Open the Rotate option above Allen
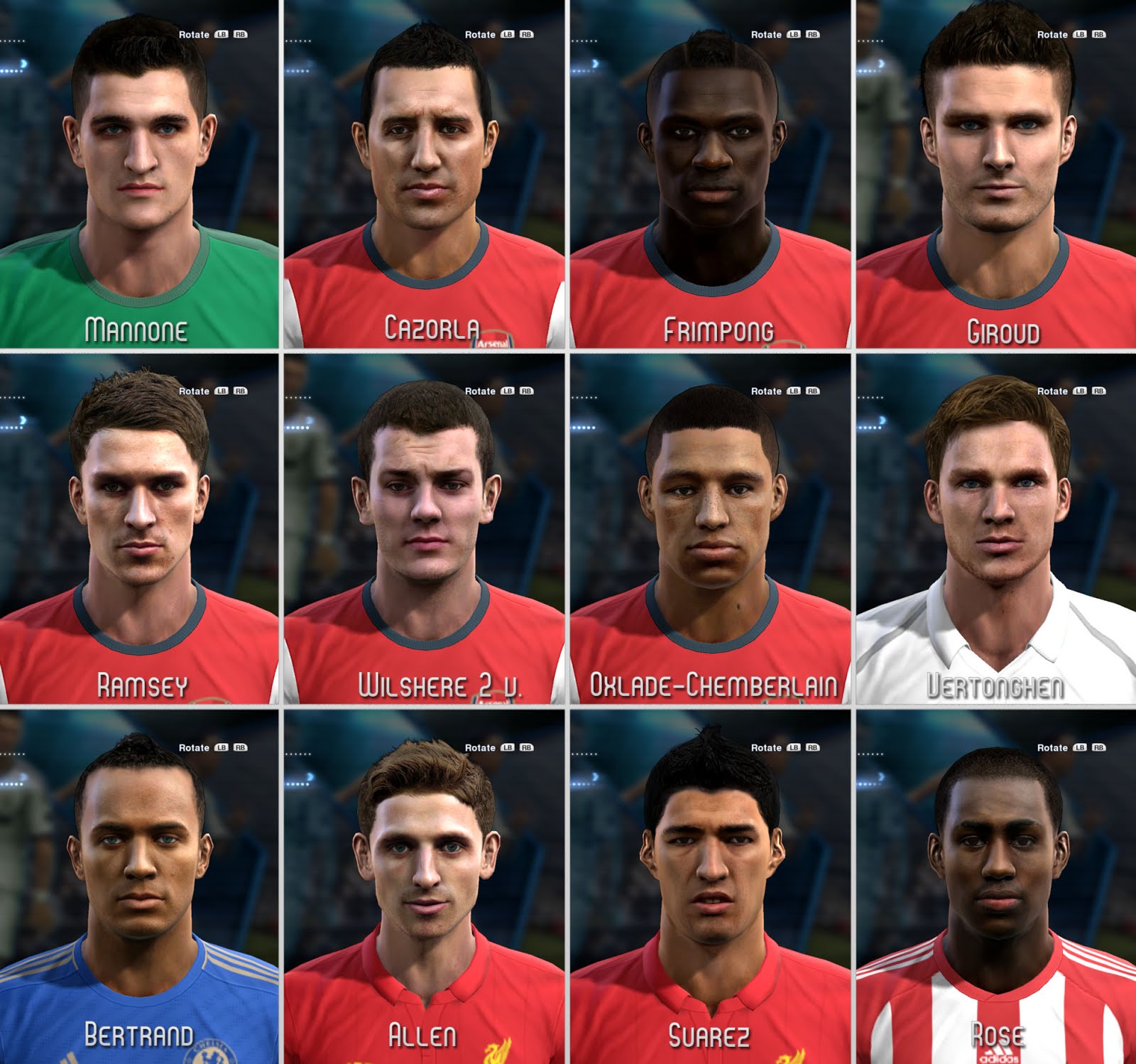Screen dimensions: 1136x1064 [x=481, y=747]
